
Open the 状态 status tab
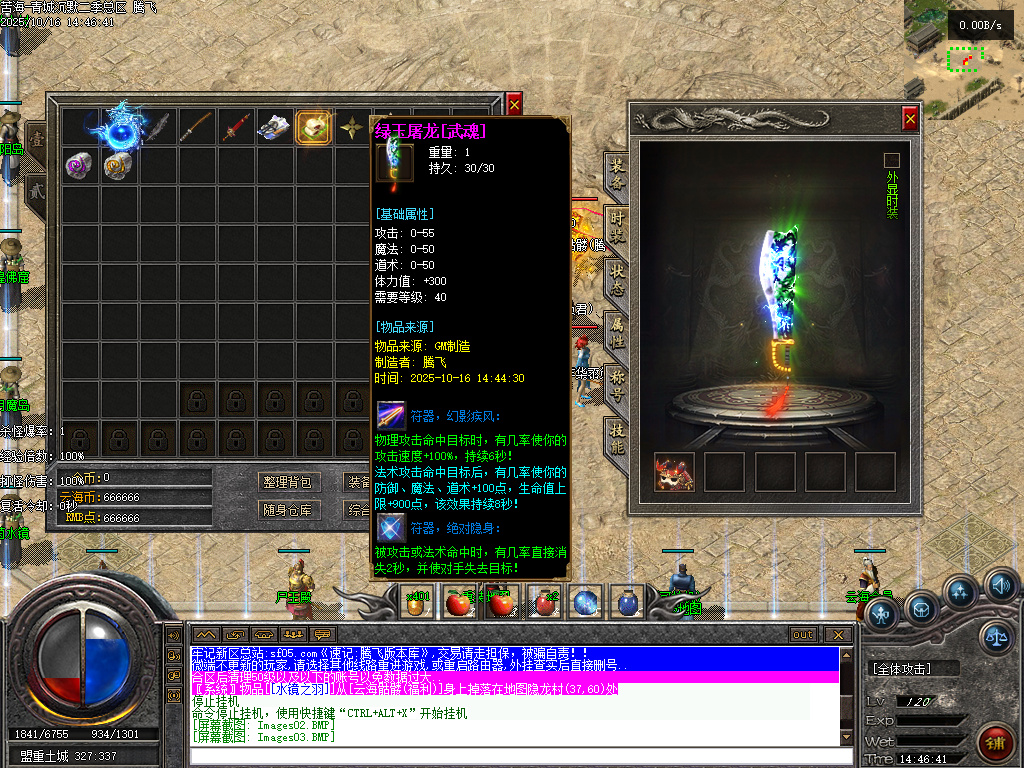click(618, 281)
